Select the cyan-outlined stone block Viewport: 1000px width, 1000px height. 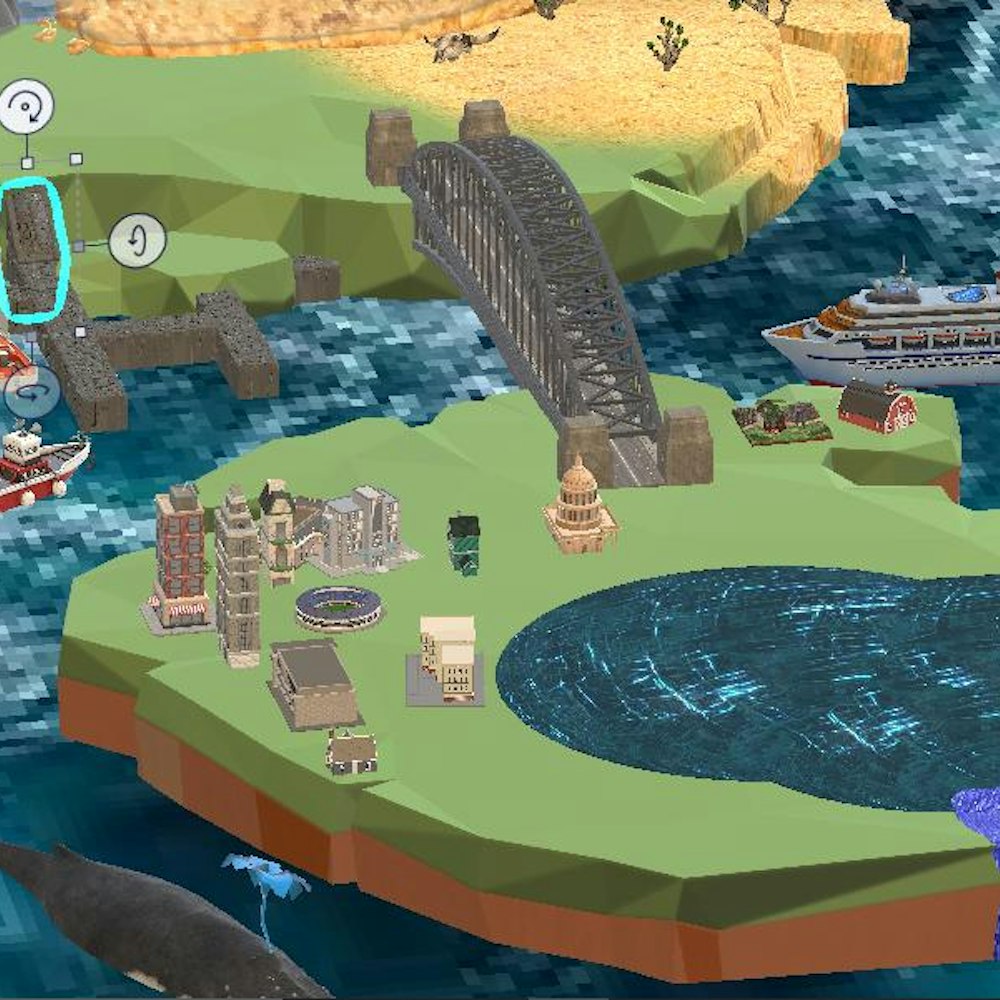pyautogui.click(x=33, y=248)
